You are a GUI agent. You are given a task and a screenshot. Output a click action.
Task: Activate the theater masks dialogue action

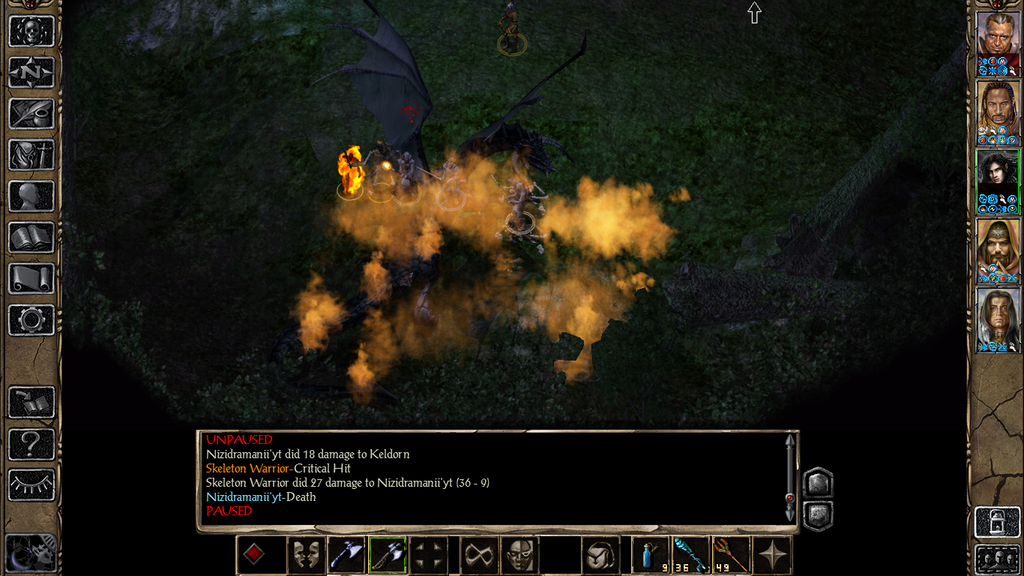pyautogui.click(x=304, y=555)
